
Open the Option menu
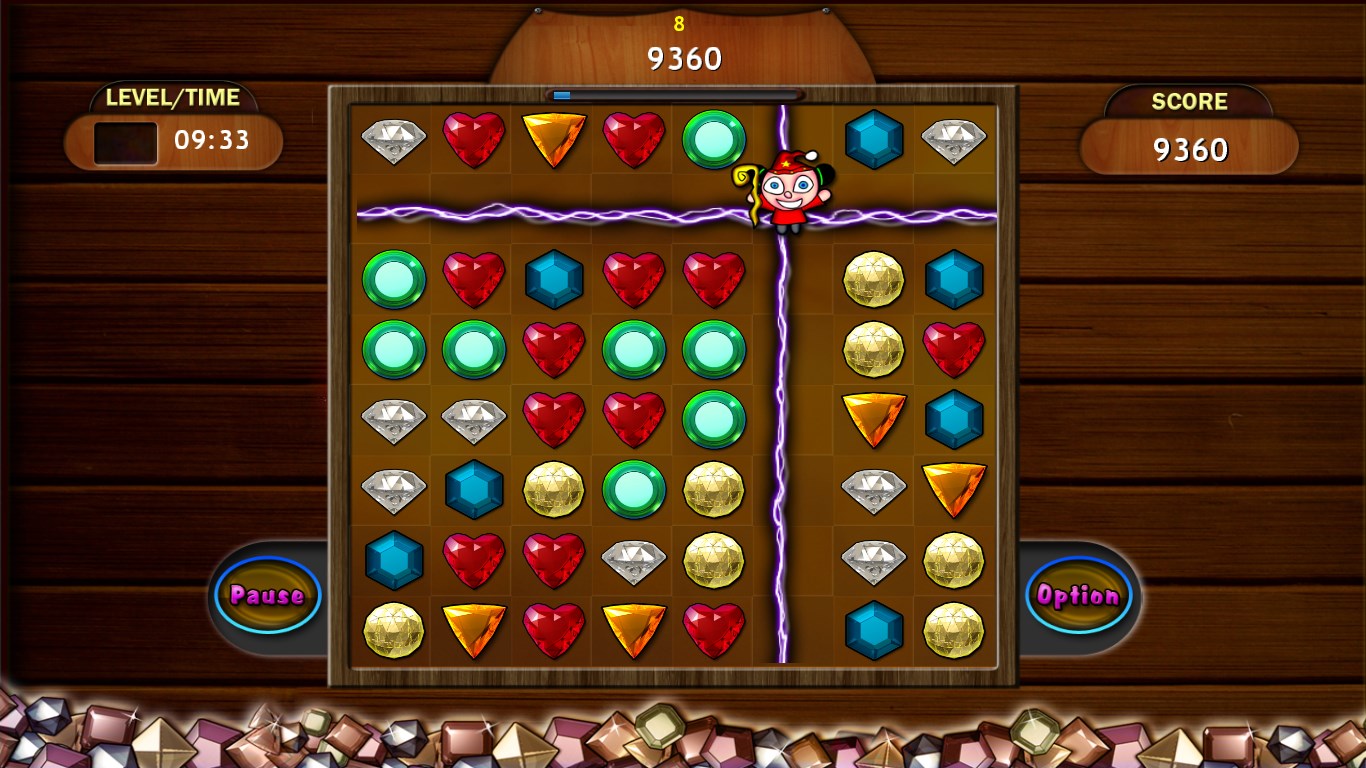1078,595
